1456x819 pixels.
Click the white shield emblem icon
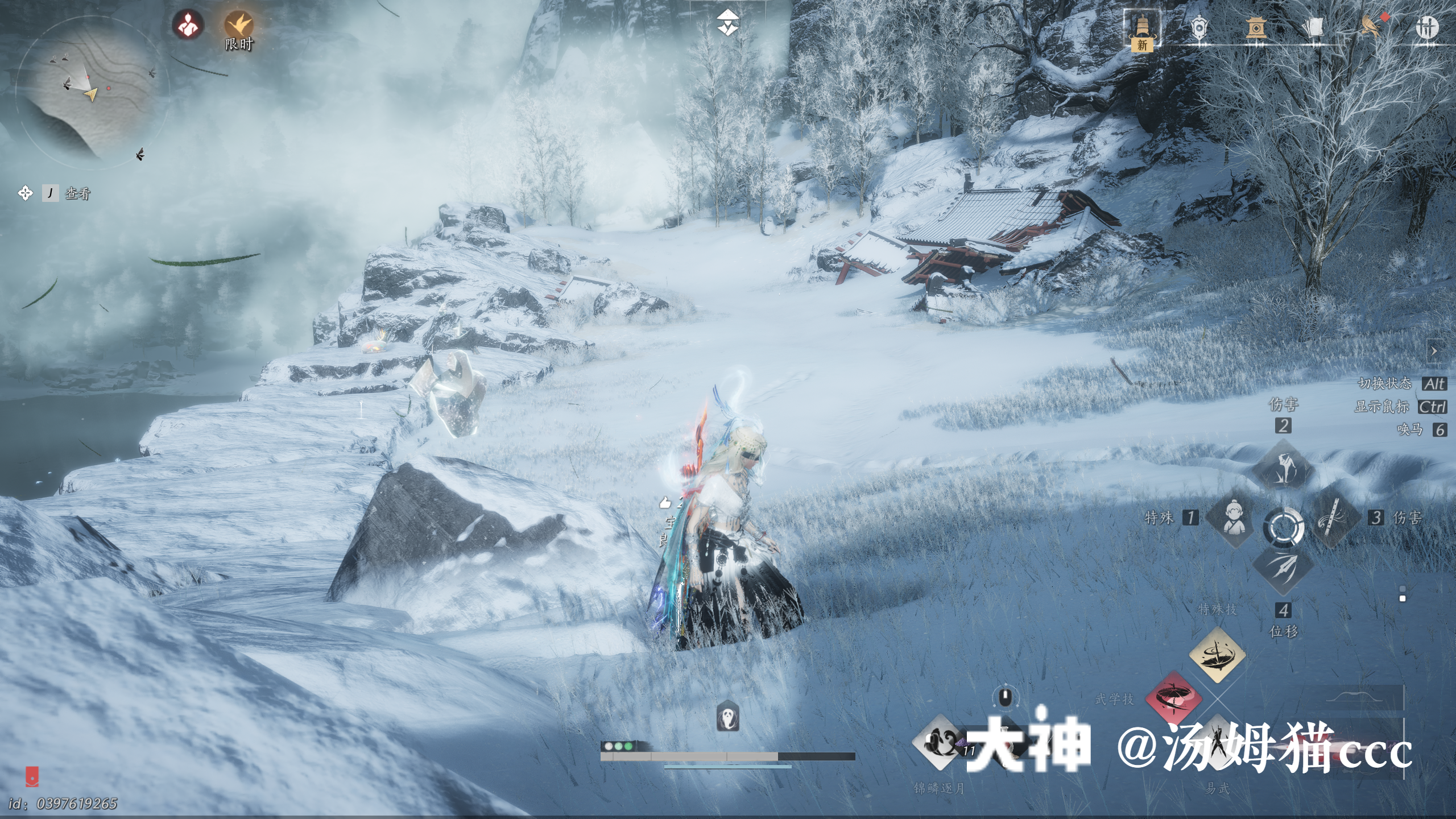(x=1198, y=27)
